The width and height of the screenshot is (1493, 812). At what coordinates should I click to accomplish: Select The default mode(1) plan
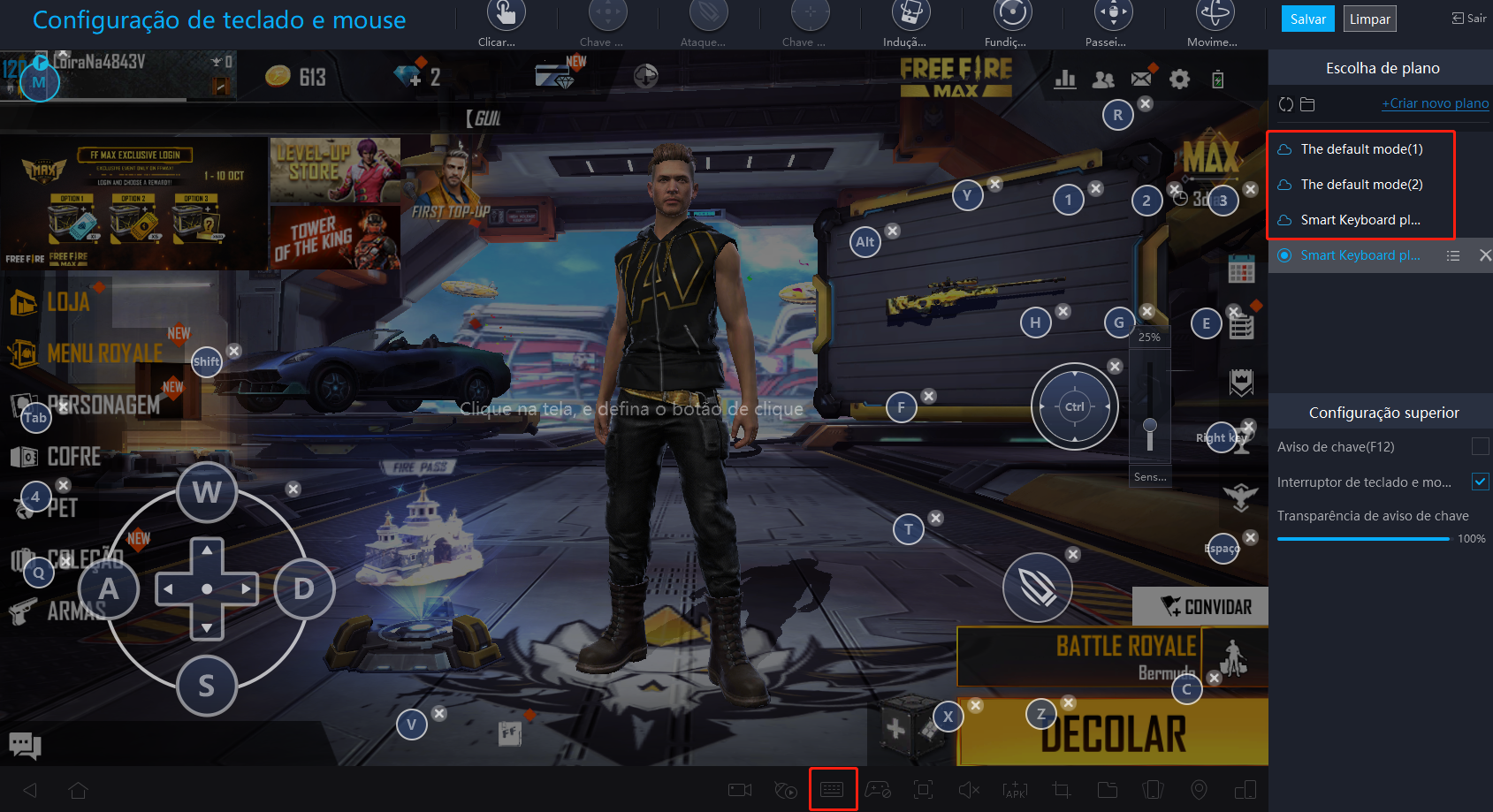coord(1361,148)
